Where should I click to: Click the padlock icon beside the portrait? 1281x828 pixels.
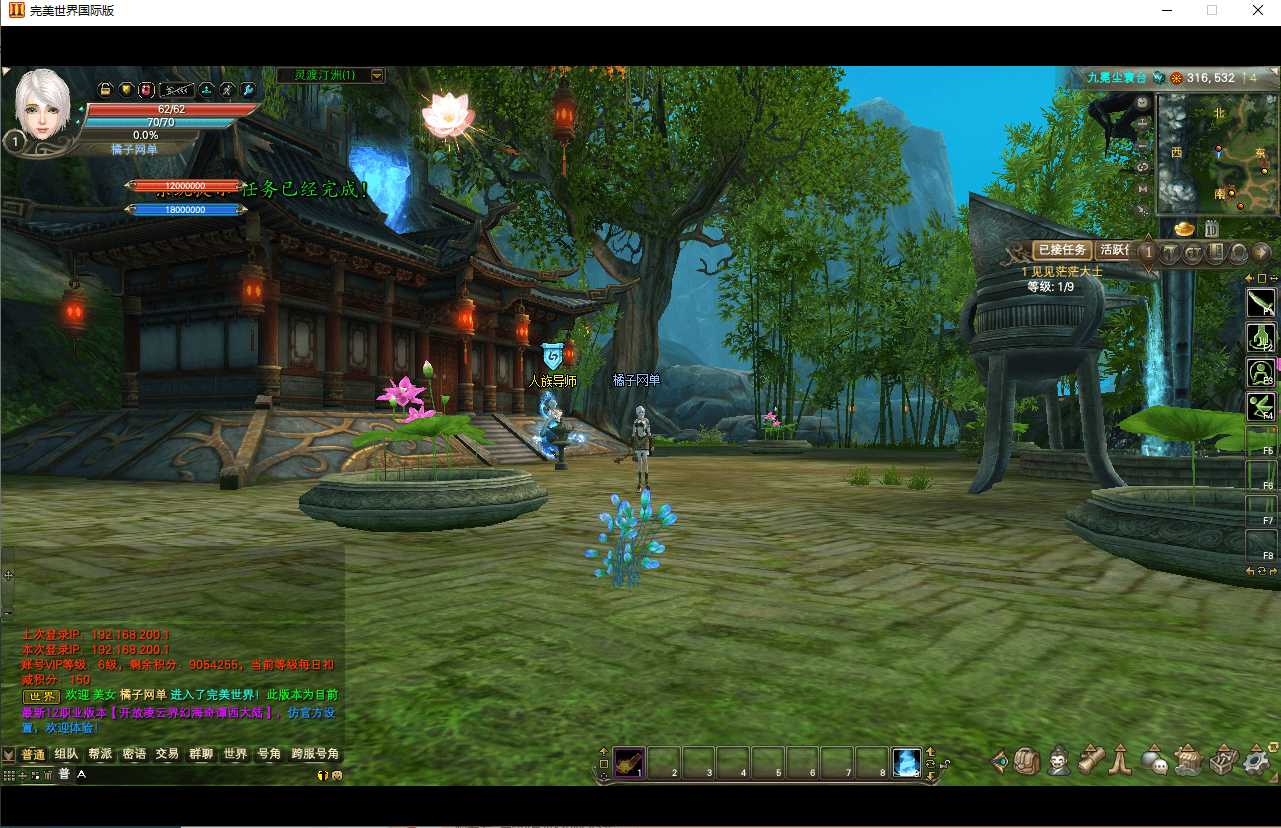click(x=105, y=89)
